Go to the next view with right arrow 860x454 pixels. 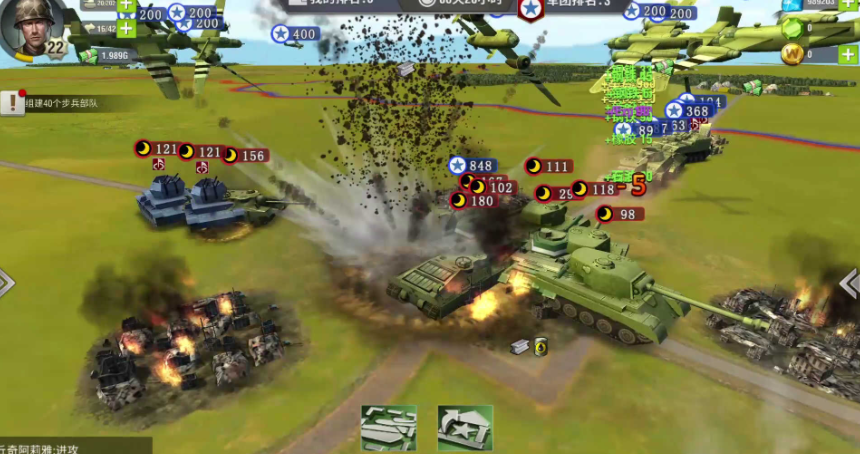[x=851, y=283]
